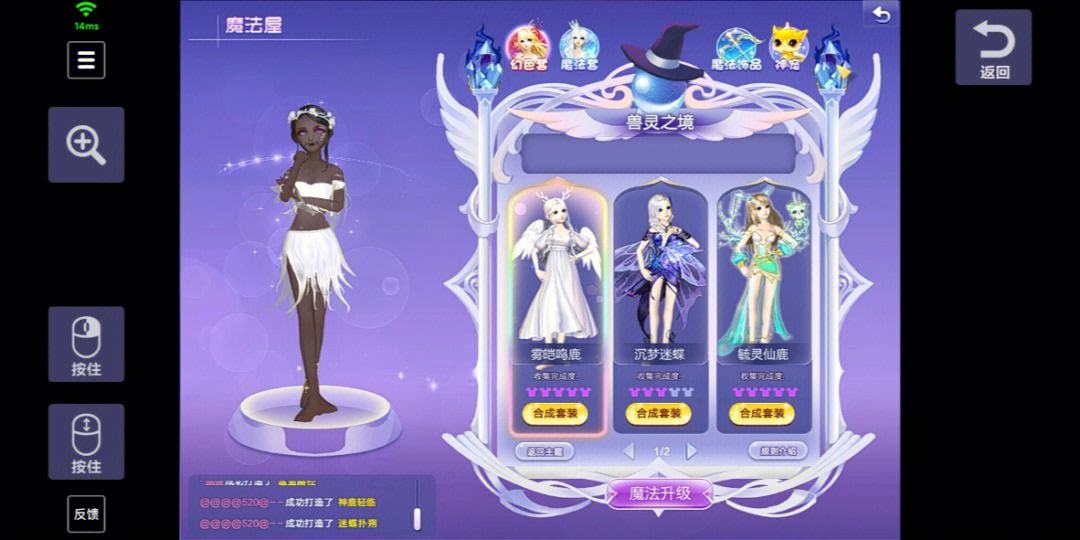Click 合成套装 under 沉梦迷蝶

click(x=659, y=413)
